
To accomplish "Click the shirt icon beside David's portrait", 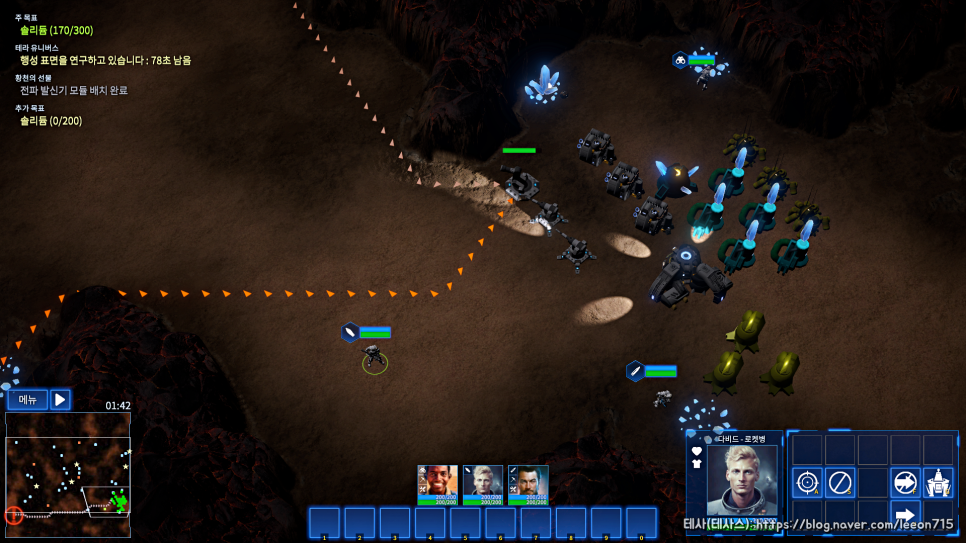I will coord(697,464).
